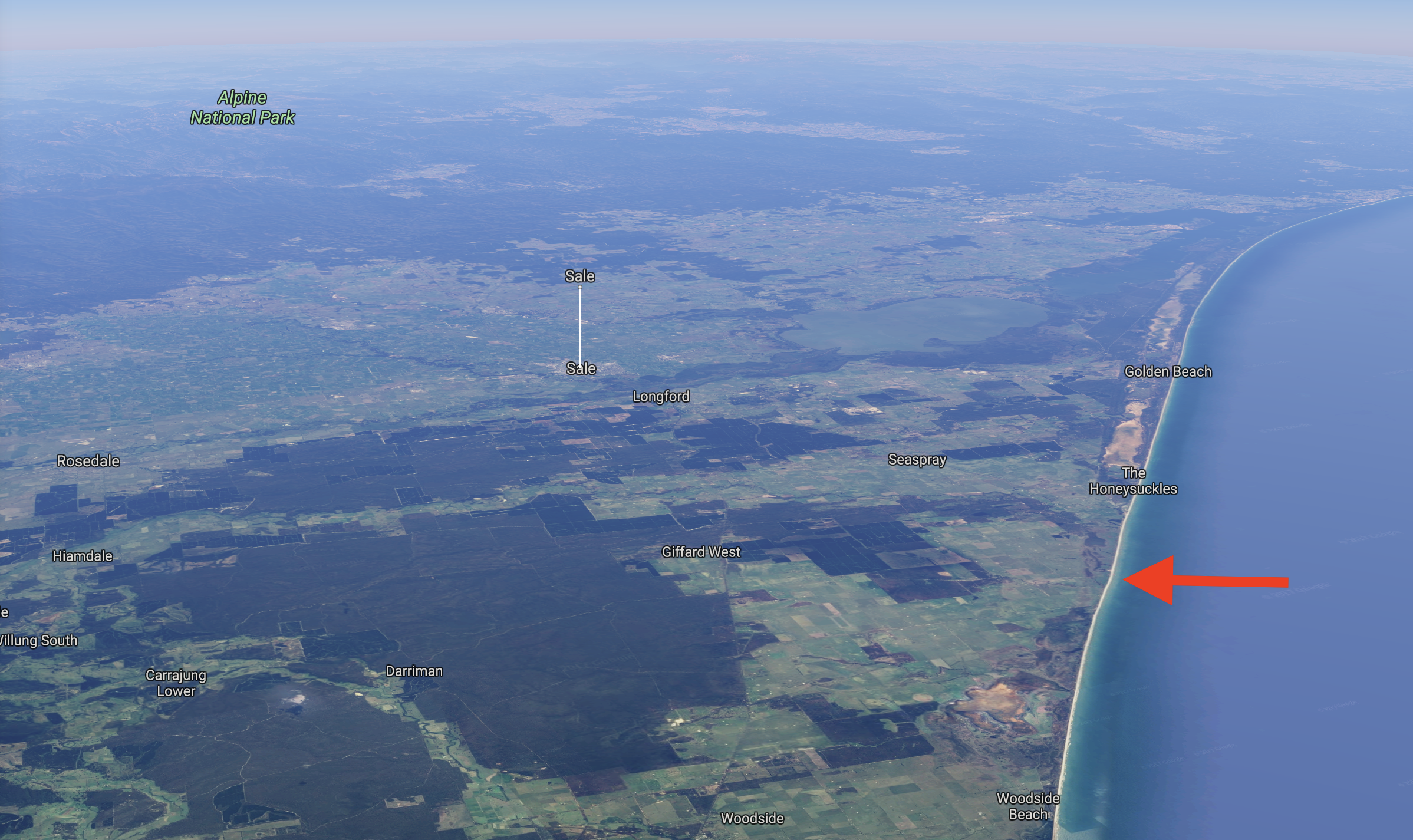1413x840 pixels.
Task: Open the Rosedale town label
Action: [x=88, y=461]
